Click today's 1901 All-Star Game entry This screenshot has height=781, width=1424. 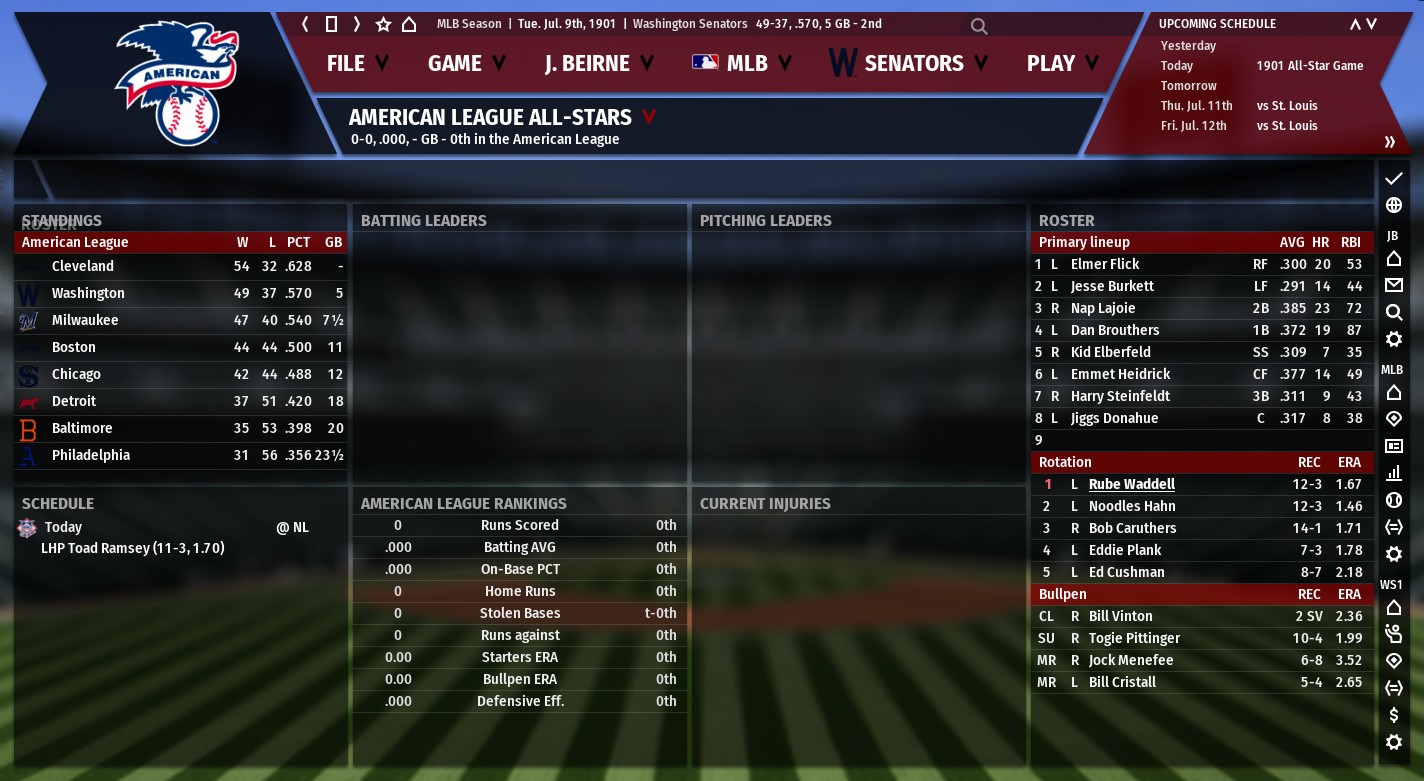click(x=1309, y=66)
